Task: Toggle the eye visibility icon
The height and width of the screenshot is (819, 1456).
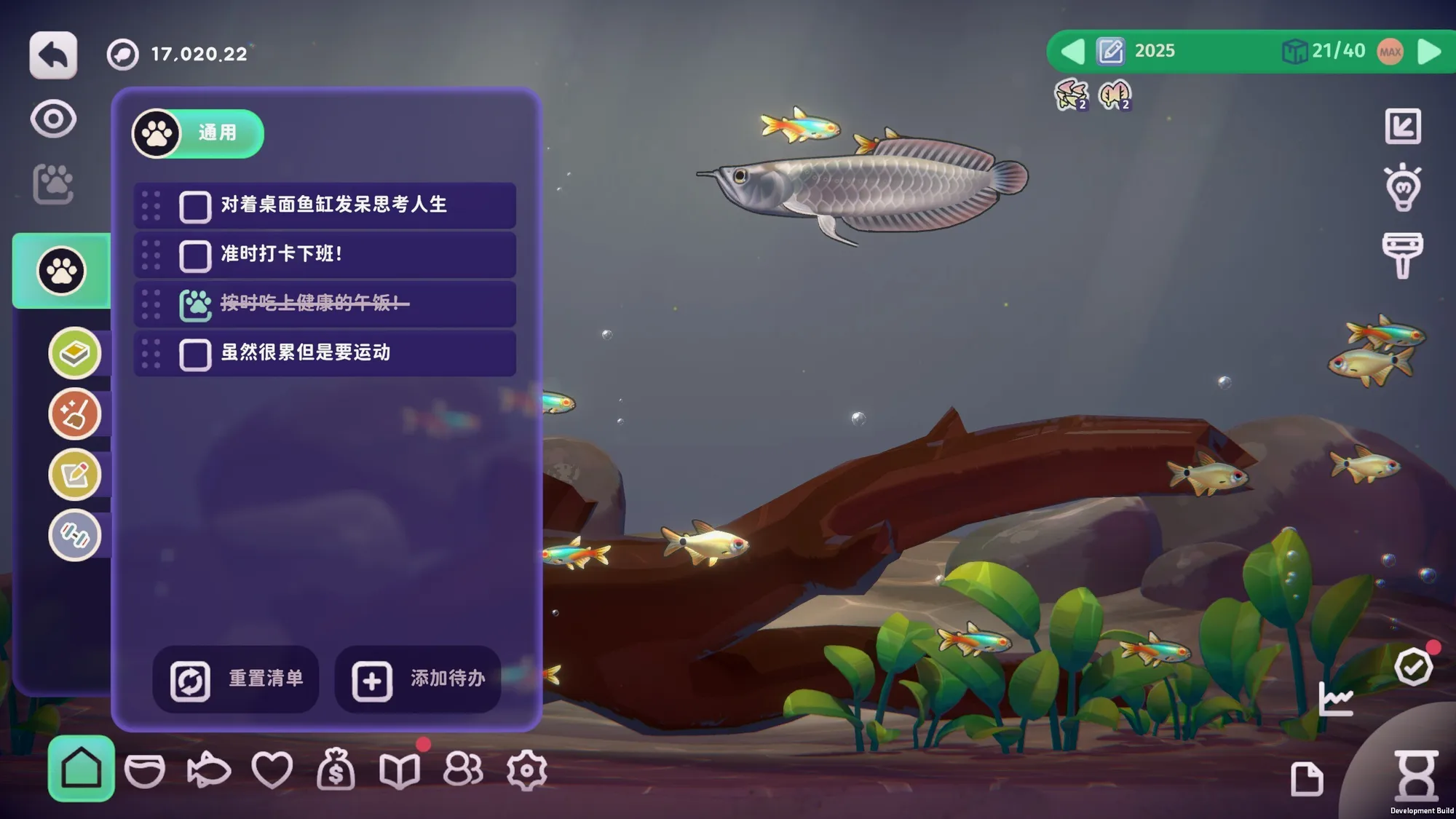Action: coord(53,120)
